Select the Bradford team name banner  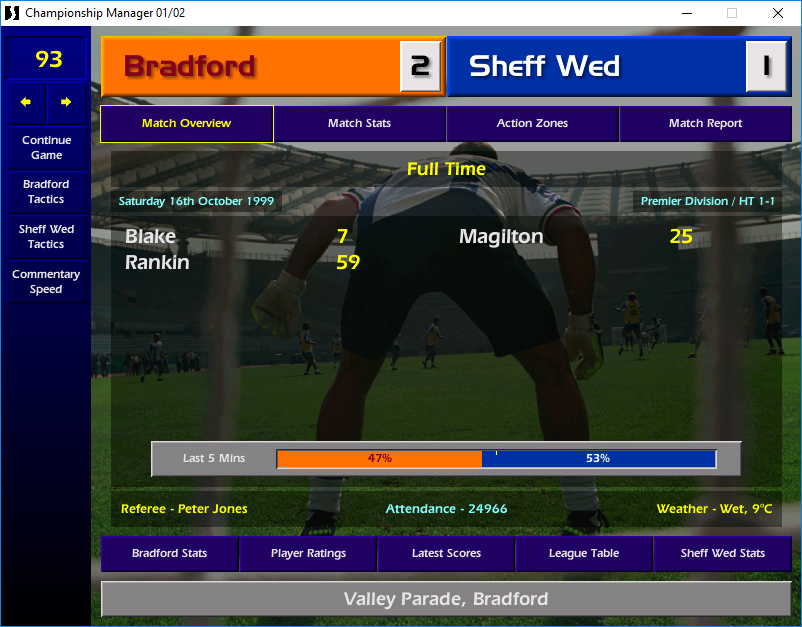click(250, 67)
